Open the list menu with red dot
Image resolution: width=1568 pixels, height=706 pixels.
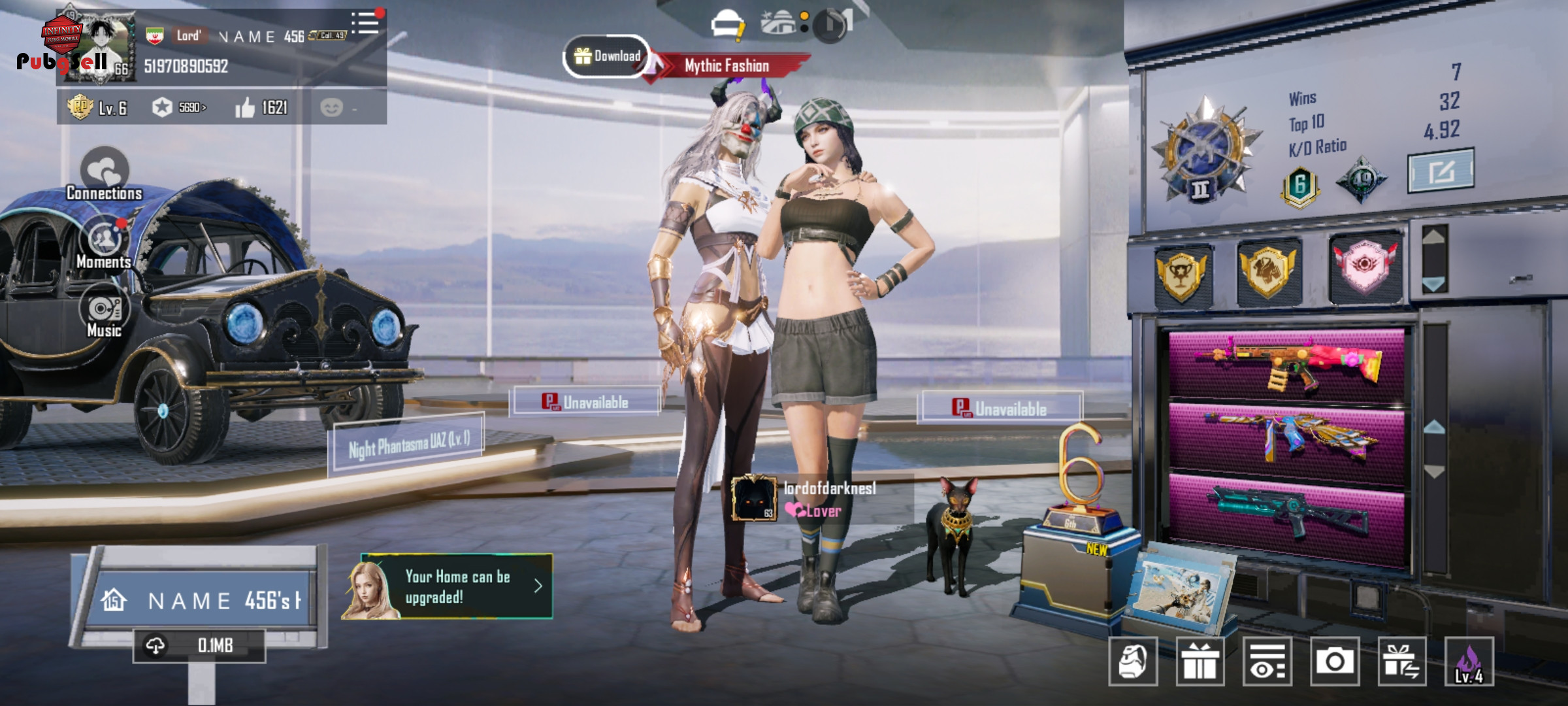365,23
